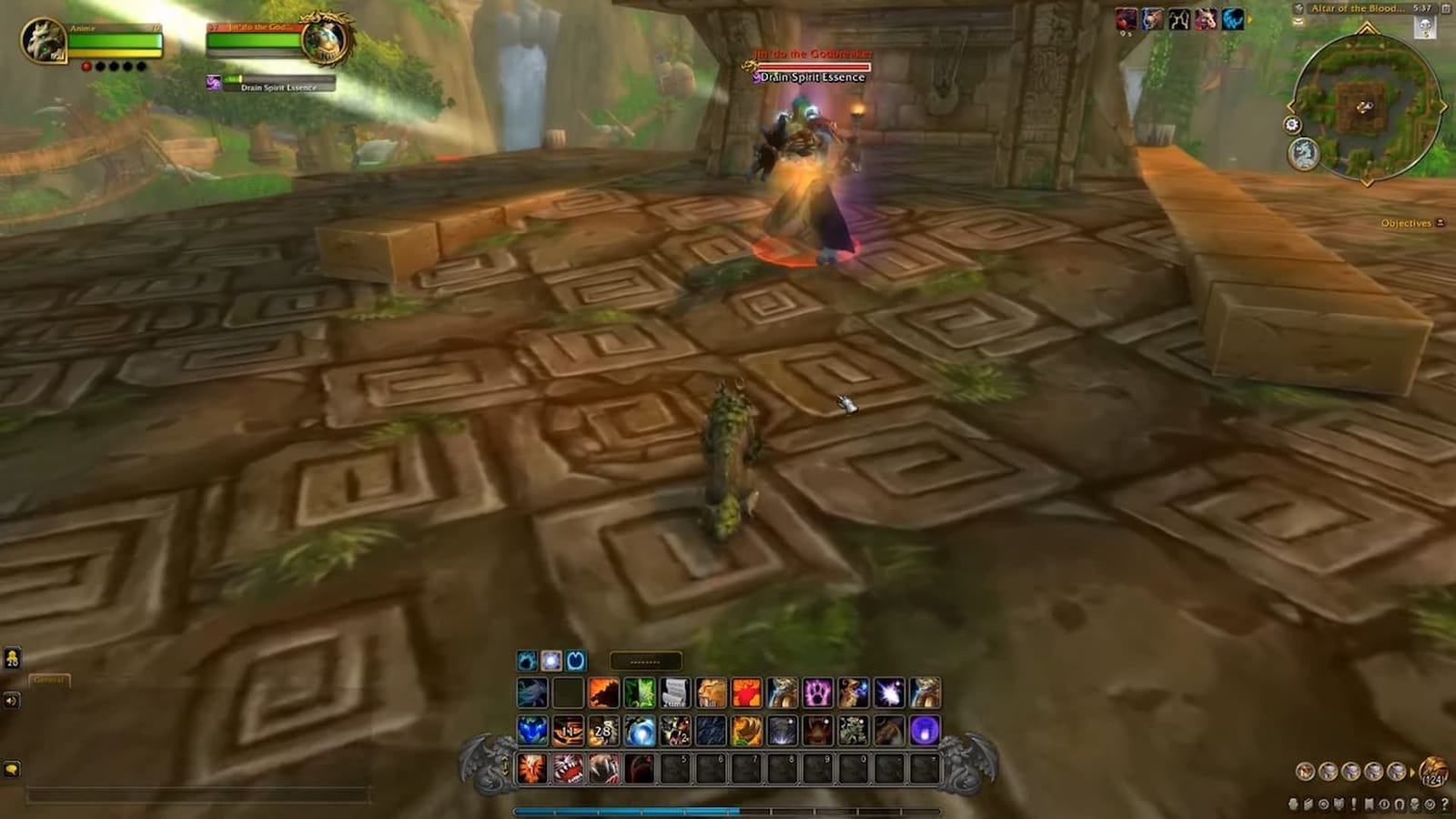The width and height of the screenshot is (1456, 819).
Task: Click the yellow arrow expanding the bag bar
Action: tap(1413, 773)
